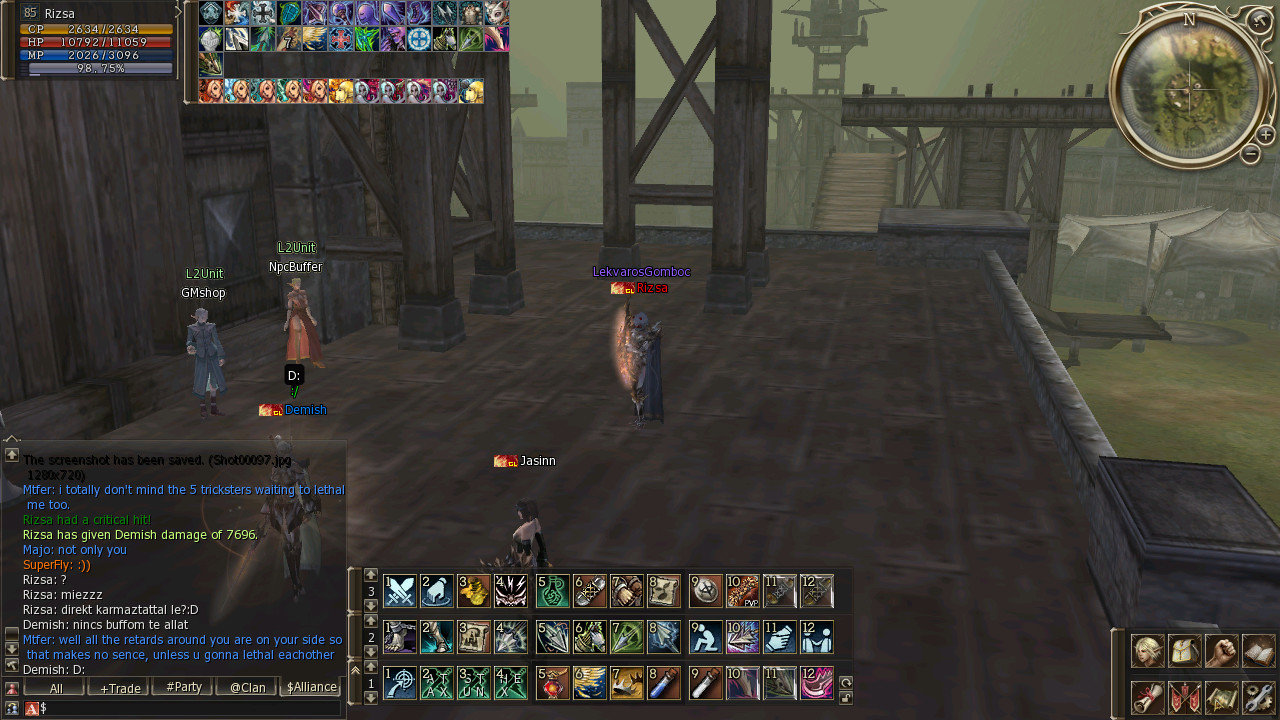Use the crossed swords attack hotbar slot

pos(400,591)
